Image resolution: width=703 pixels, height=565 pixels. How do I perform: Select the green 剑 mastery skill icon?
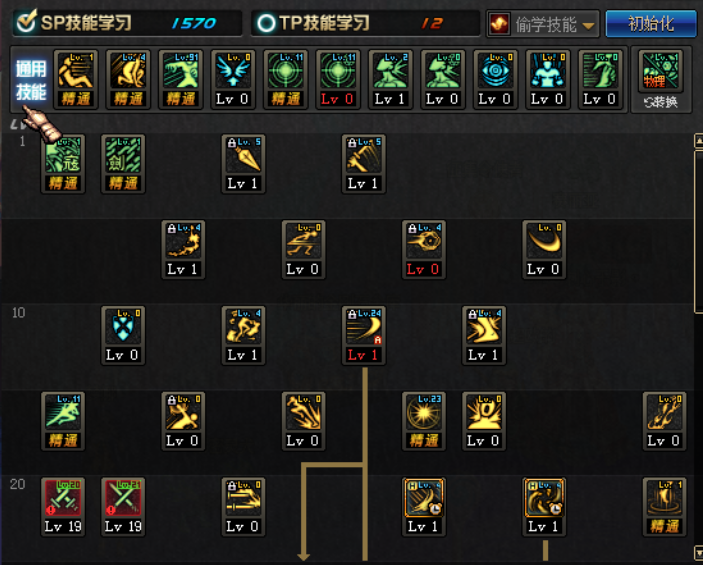[124, 161]
